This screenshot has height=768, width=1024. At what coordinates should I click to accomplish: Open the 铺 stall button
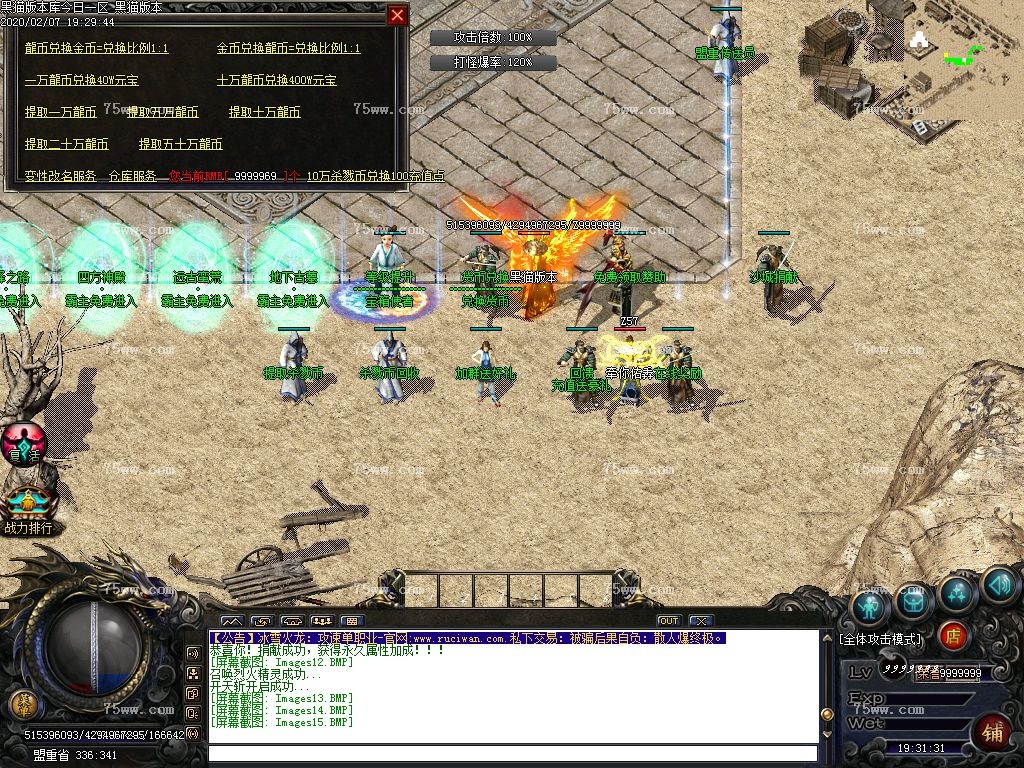coord(991,733)
